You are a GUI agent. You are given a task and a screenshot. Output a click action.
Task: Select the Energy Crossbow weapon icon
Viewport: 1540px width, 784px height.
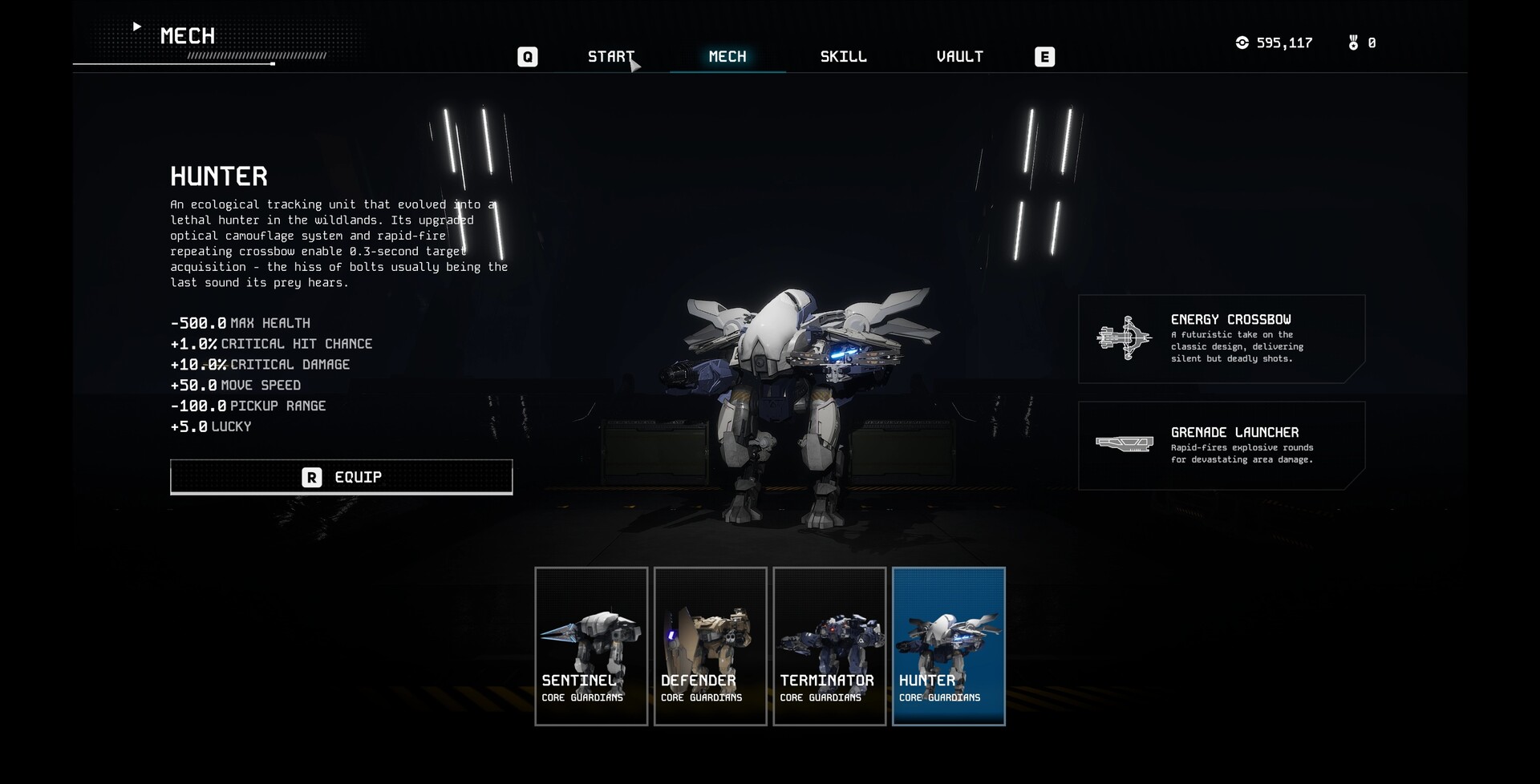click(1125, 337)
